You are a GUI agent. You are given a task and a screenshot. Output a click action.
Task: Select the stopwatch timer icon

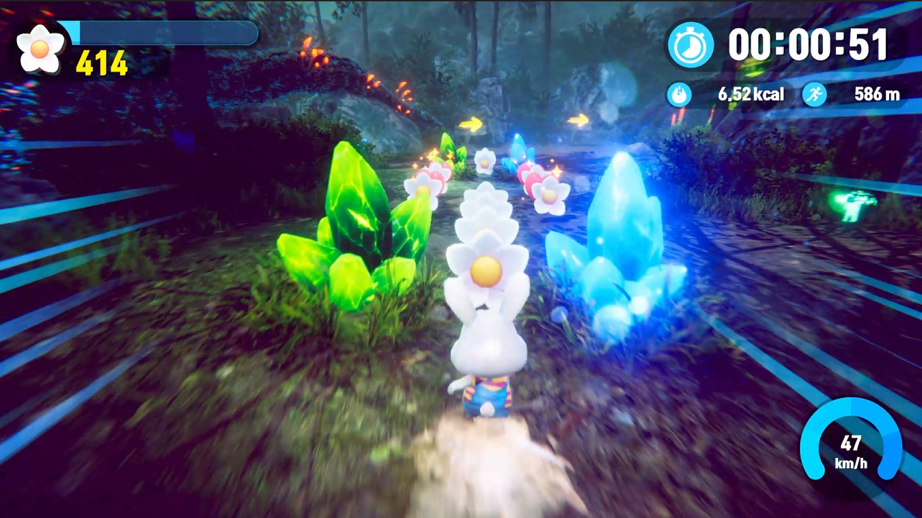[690, 45]
